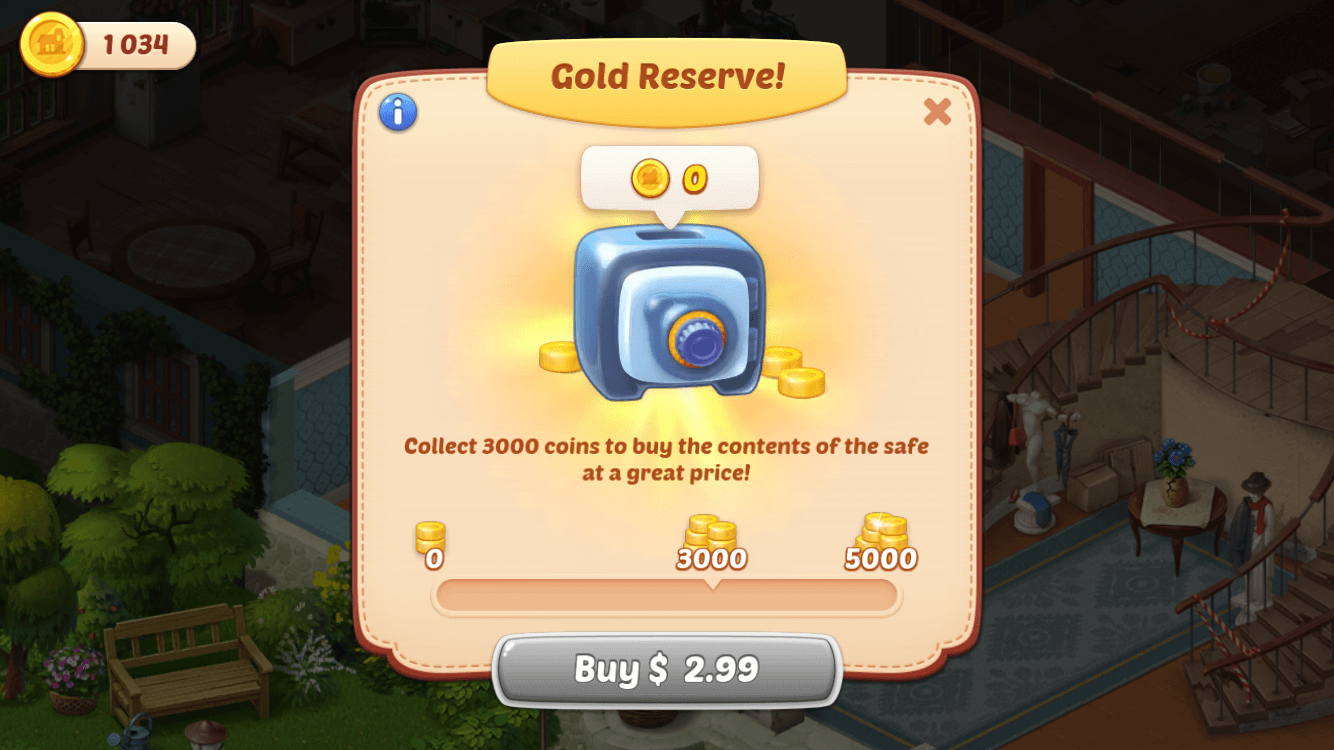Dismiss the Gold Reserve popup
The height and width of the screenshot is (750, 1334).
click(x=936, y=113)
